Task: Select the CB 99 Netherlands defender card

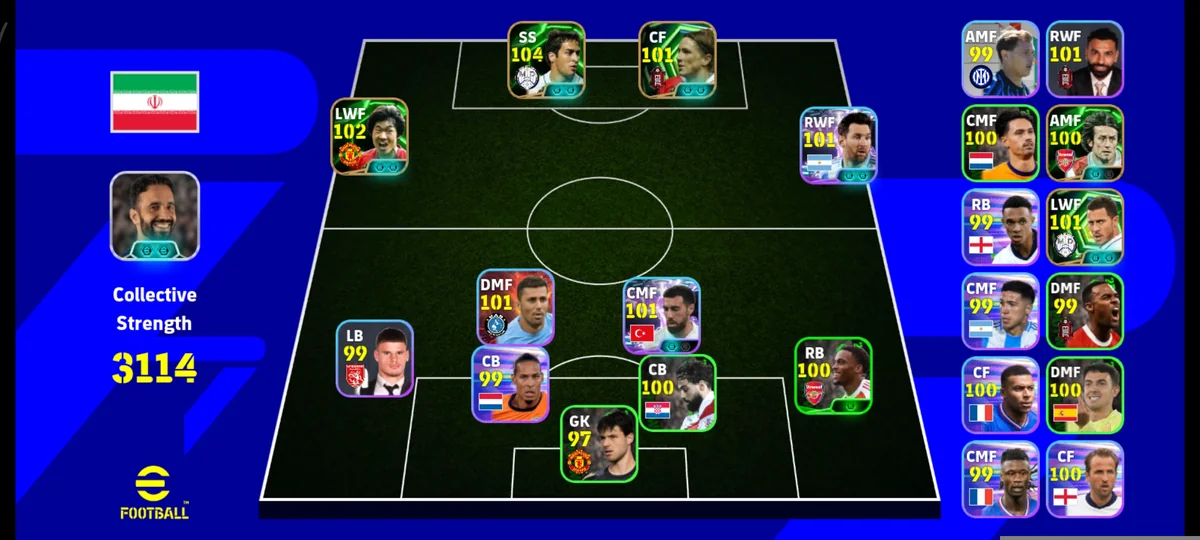Action: pos(510,384)
